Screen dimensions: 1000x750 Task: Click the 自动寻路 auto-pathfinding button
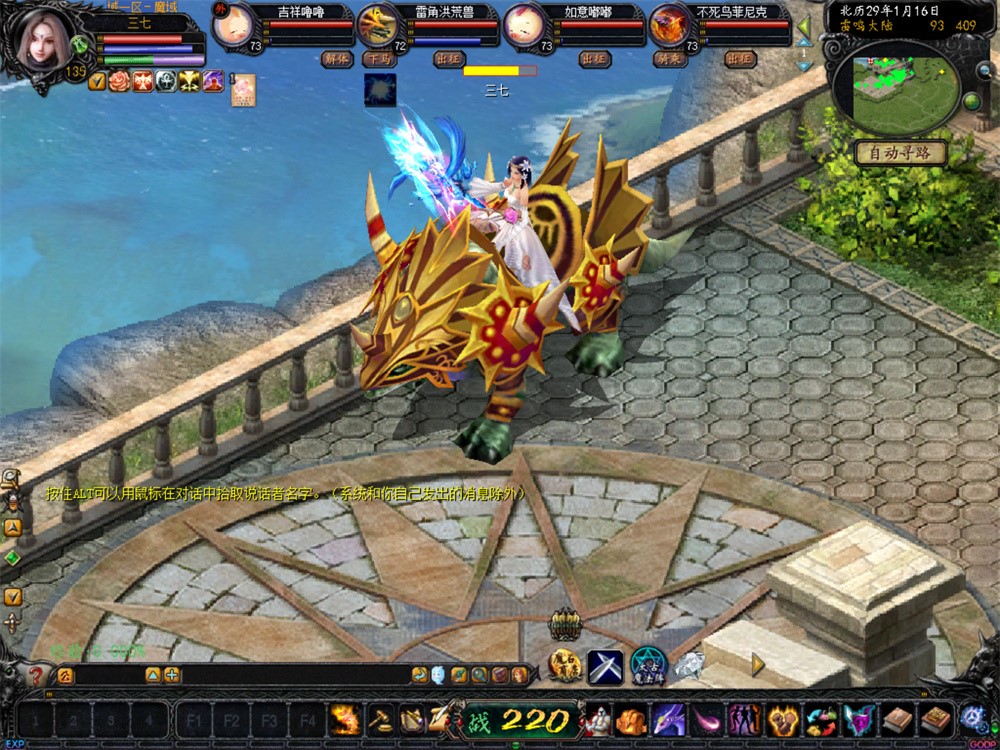(x=899, y=153)
